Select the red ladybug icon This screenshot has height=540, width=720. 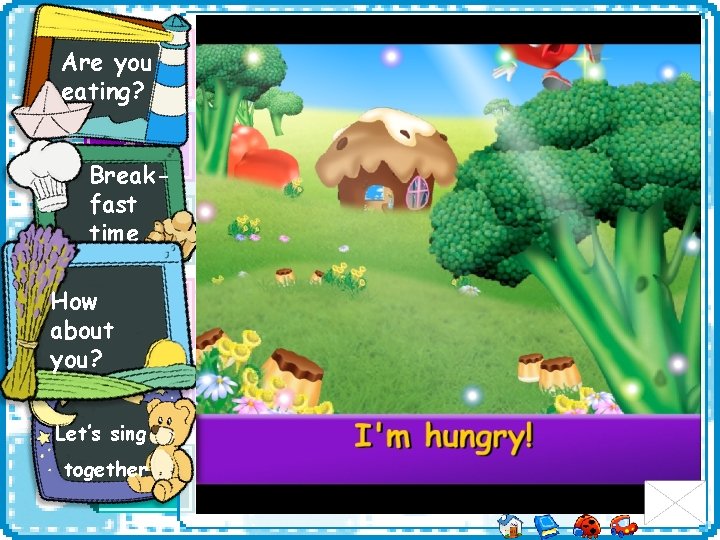click(586, 525)
